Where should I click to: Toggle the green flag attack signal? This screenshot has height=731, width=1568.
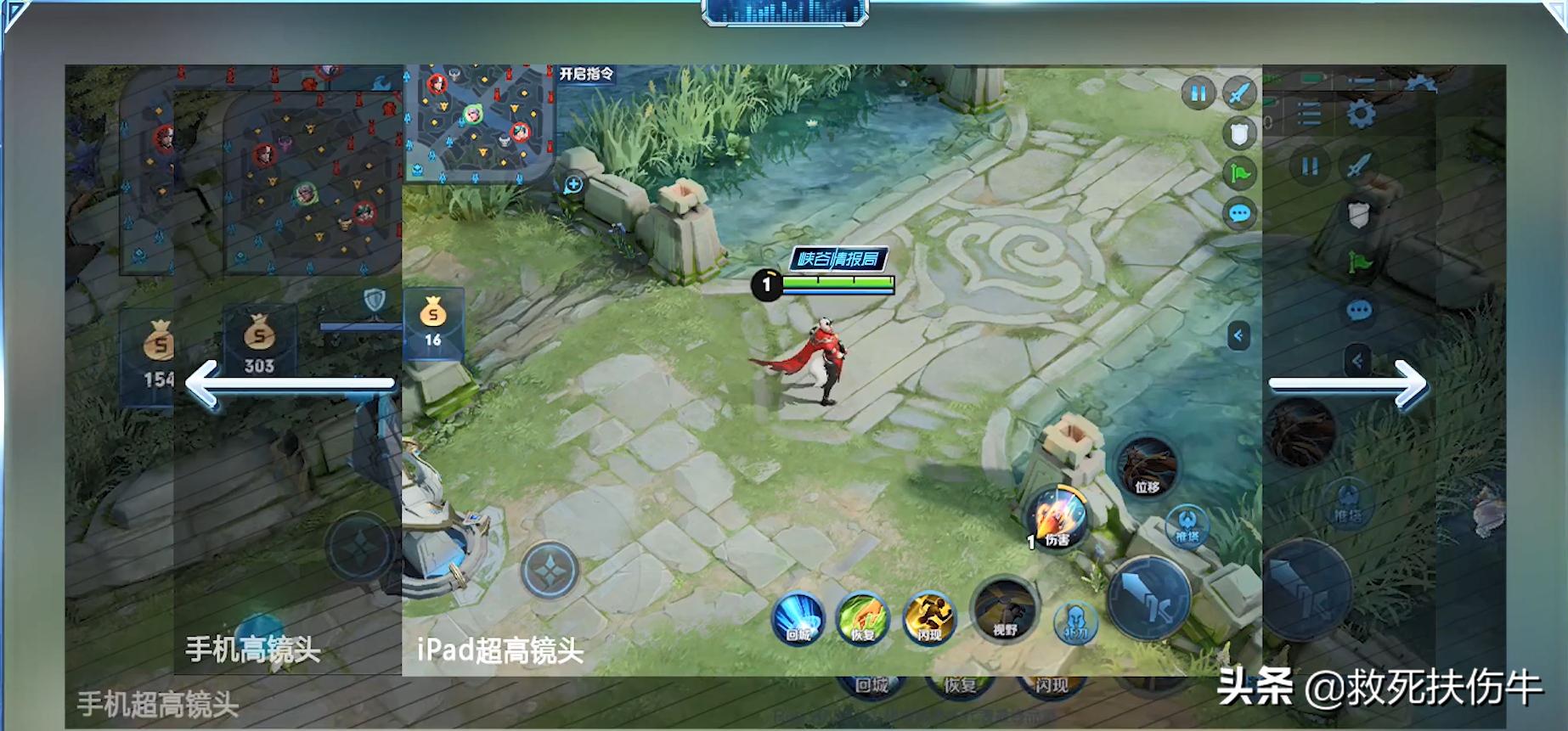pyautogui.click(x=1238, y=172)
